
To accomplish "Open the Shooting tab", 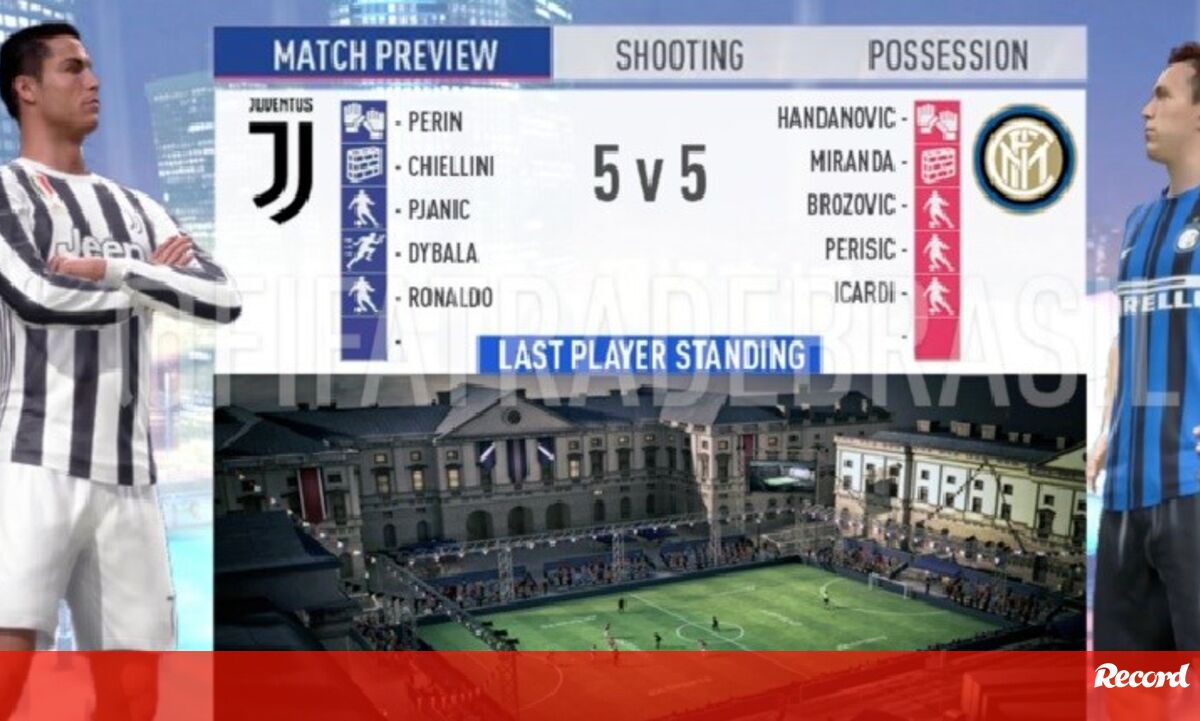I will (678, 55).
